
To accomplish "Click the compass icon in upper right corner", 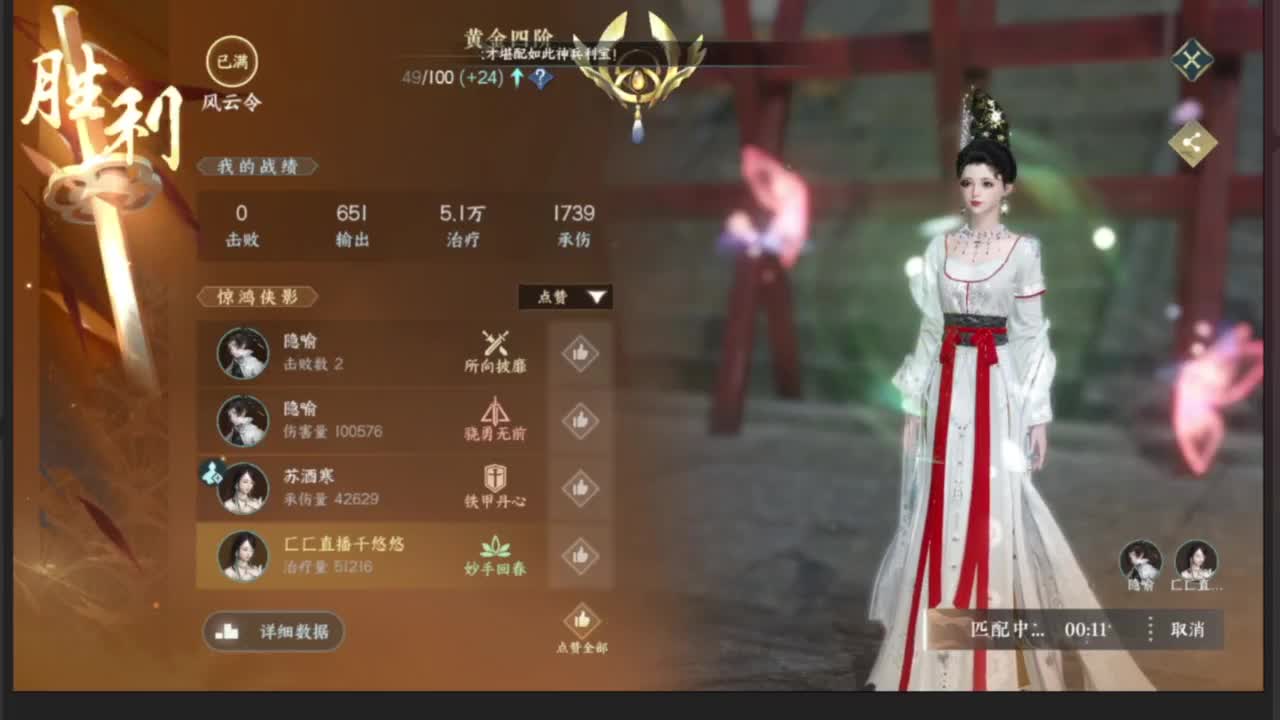I will pos(1191,59).
